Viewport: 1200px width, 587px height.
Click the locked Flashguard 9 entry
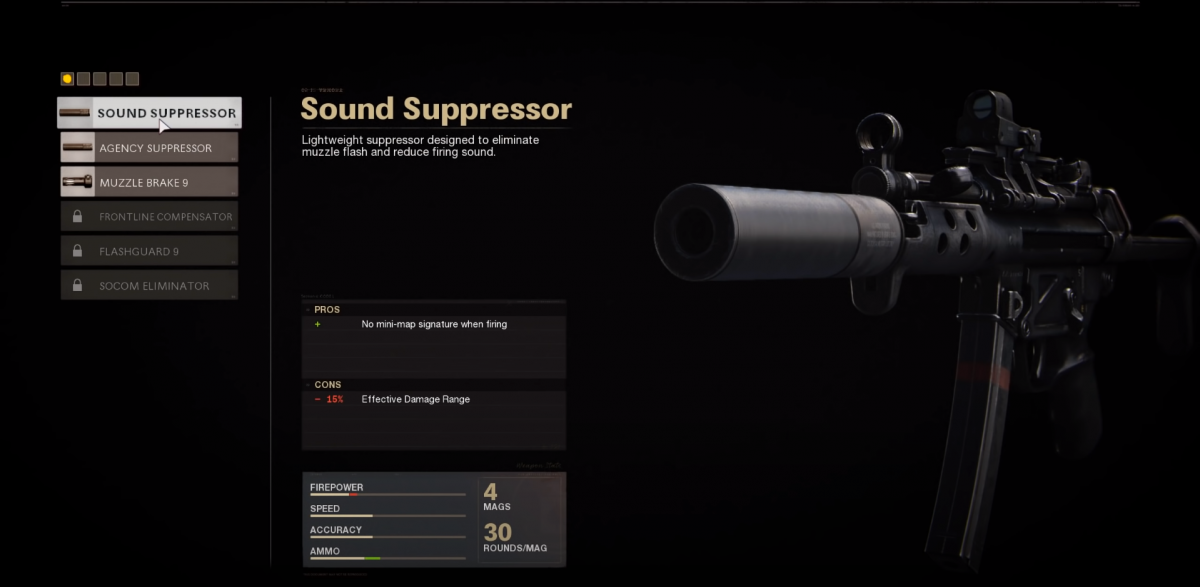pos(149,251)
